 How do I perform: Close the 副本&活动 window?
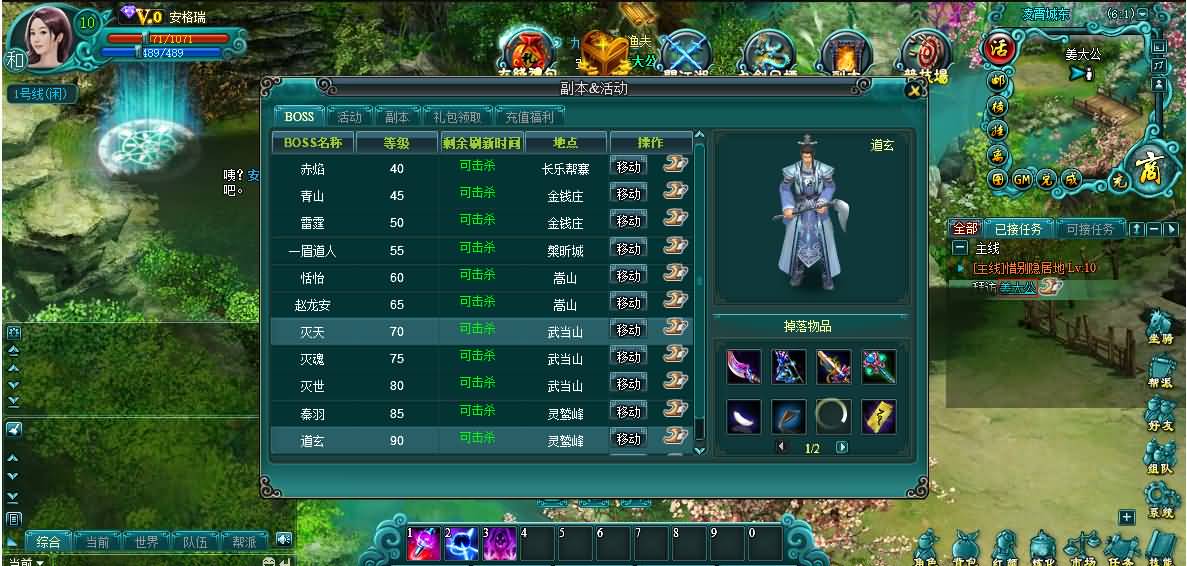913,91
